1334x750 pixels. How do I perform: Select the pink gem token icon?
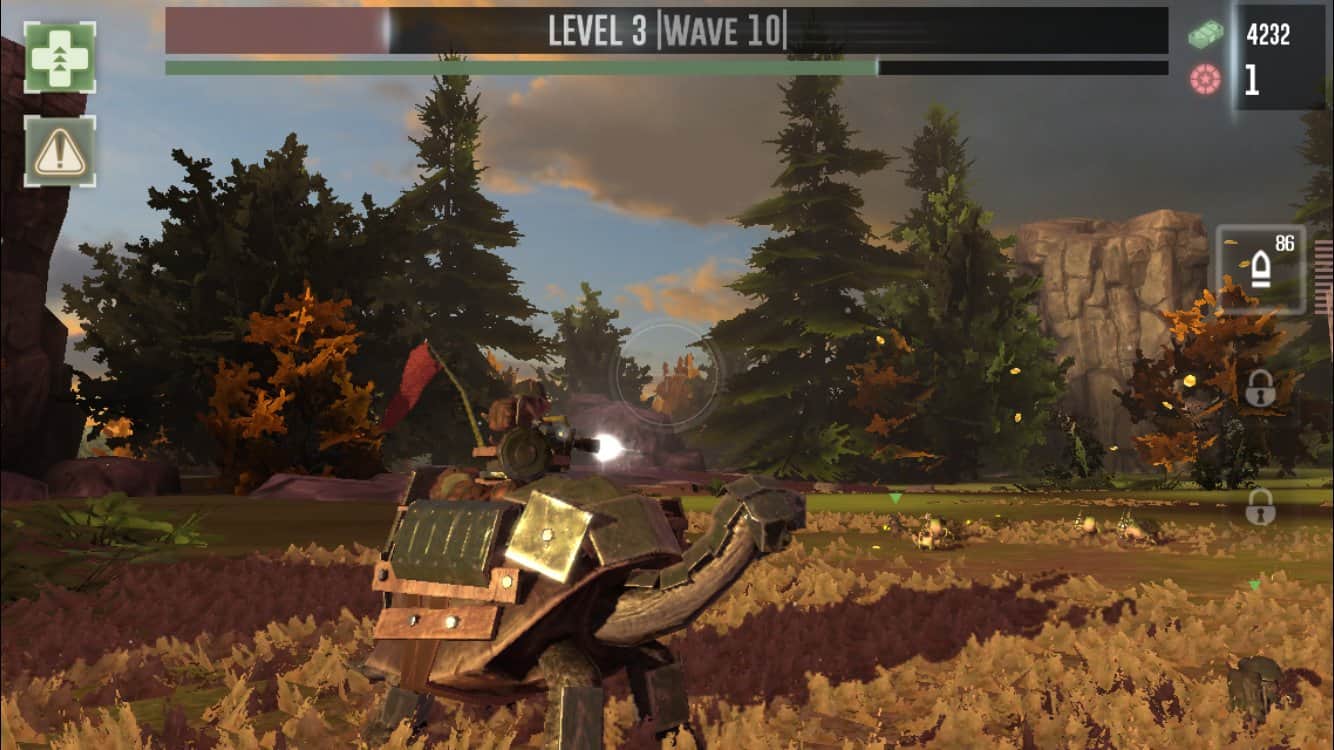point(1207,75)
